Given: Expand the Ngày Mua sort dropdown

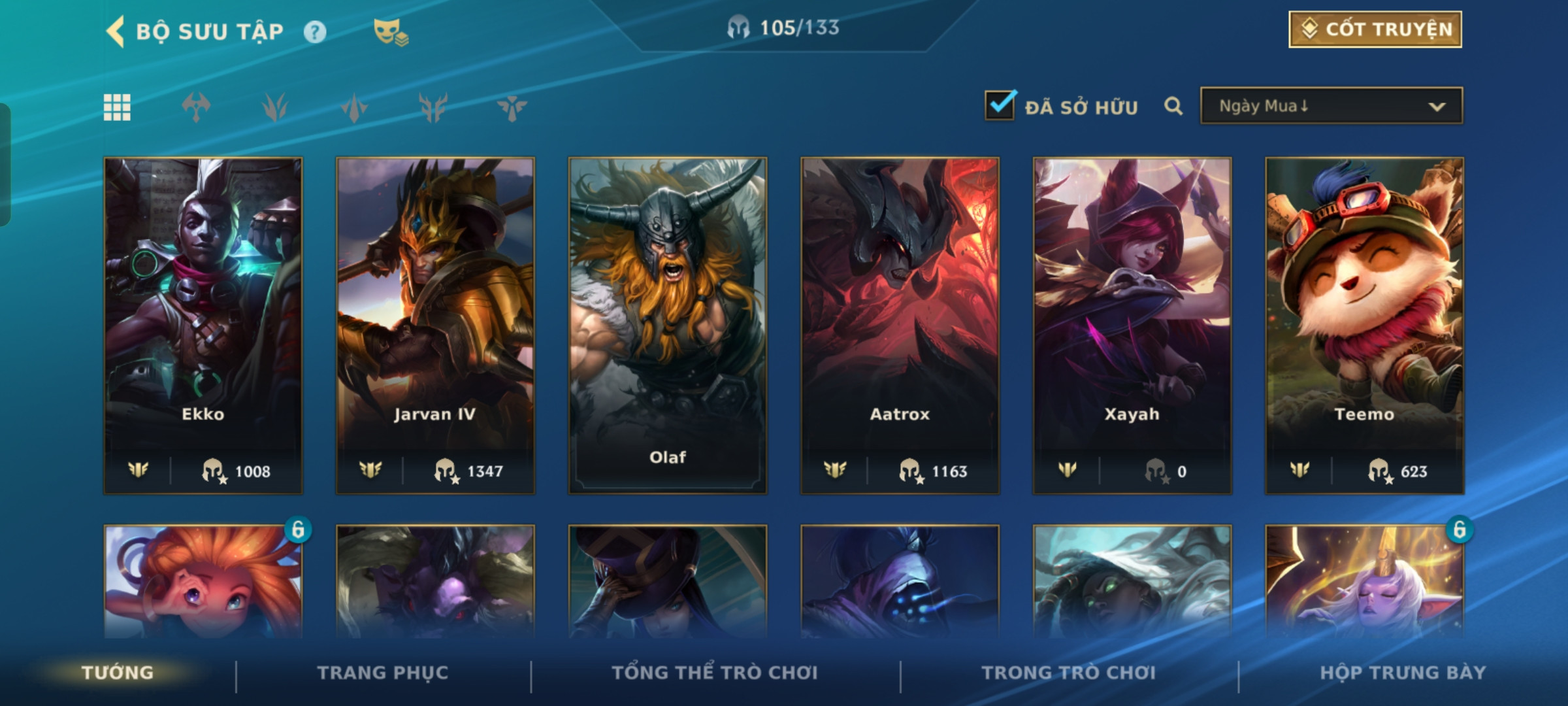Looking at the screenshot, I should click(x=1331, y=106).
